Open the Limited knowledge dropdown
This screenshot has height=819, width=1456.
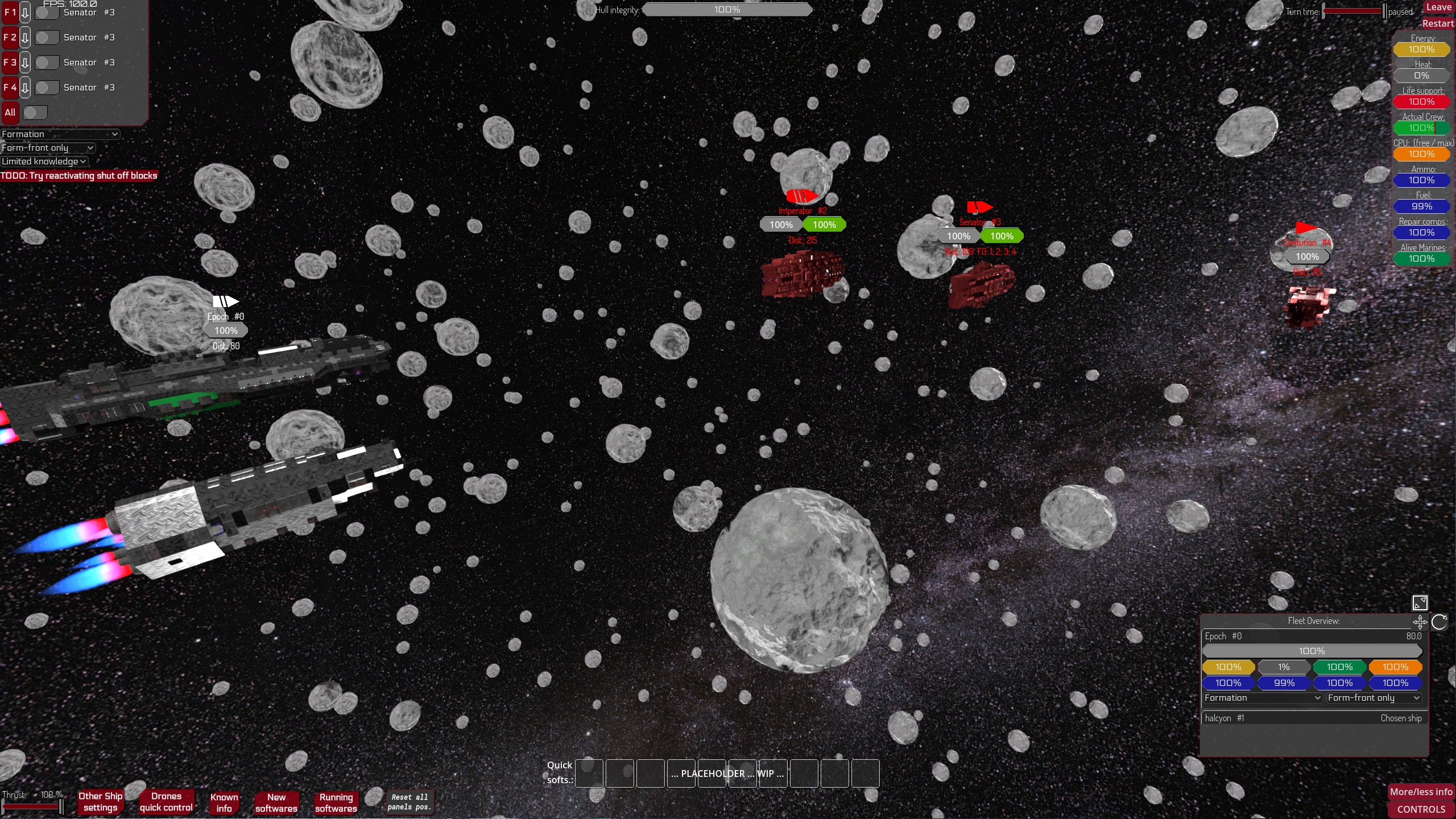point(44,162)
